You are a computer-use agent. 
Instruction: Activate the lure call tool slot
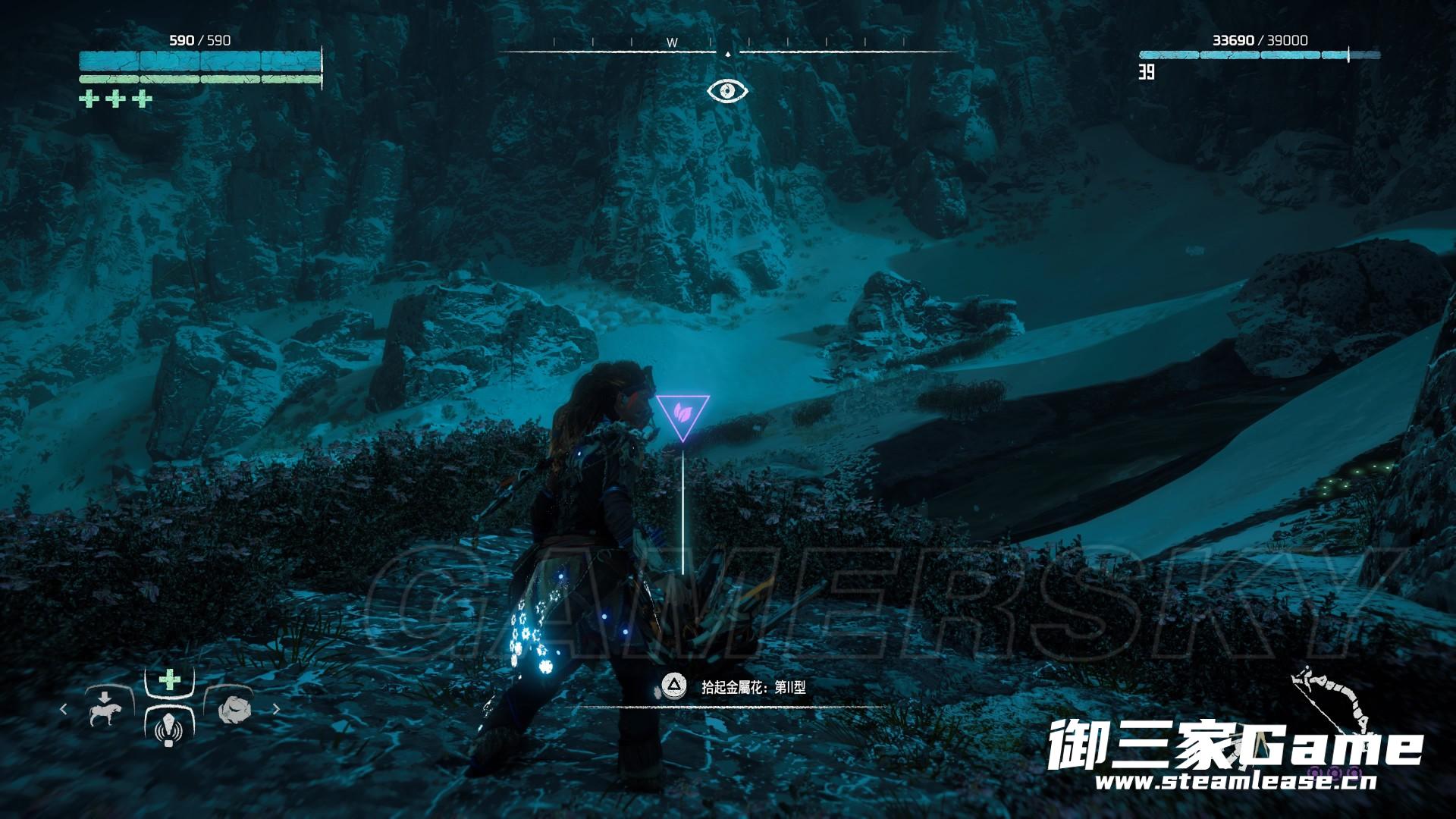(169, 730)
